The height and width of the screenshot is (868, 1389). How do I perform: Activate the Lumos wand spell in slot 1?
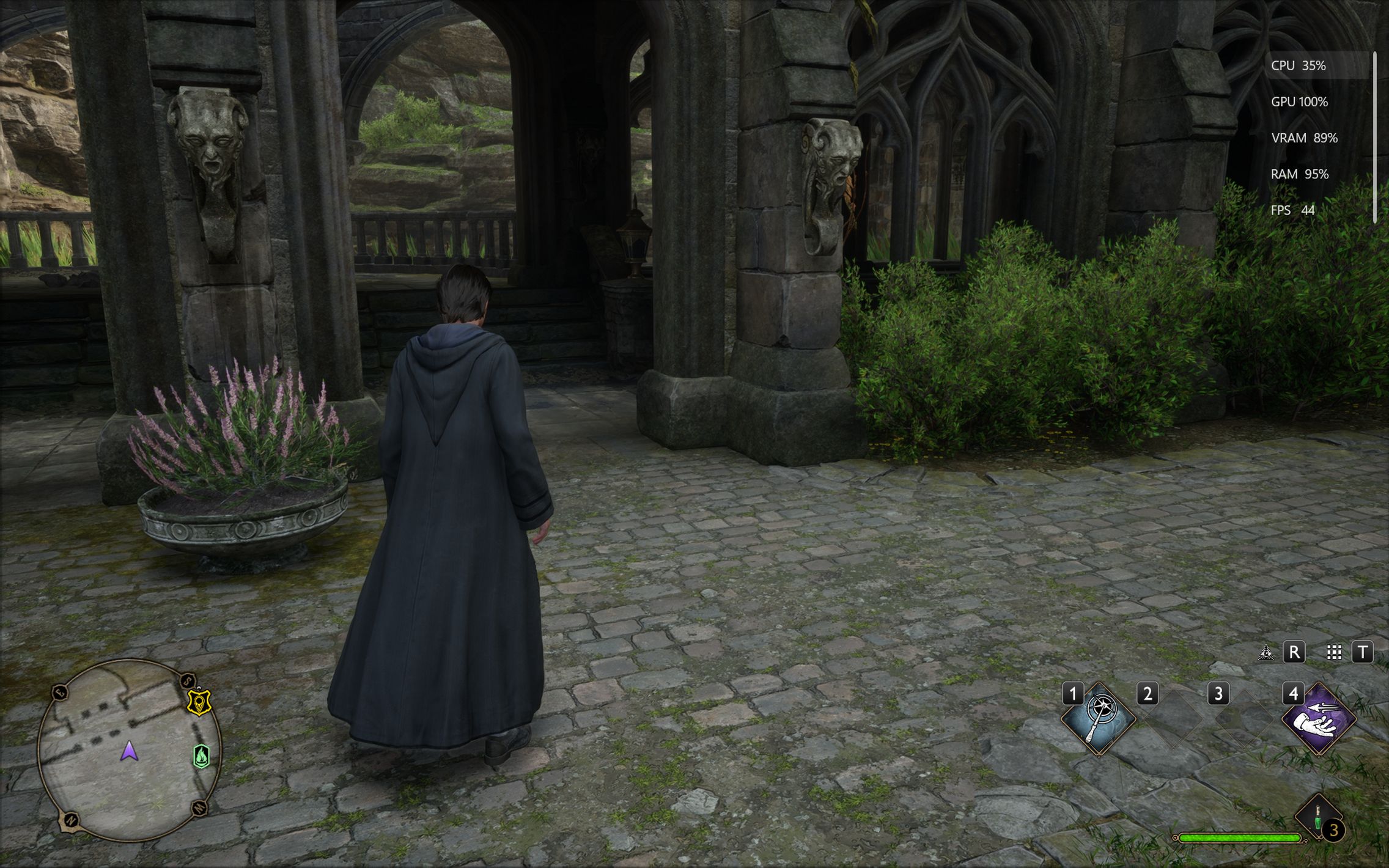pyautogui.click(x=1098, y=719)
